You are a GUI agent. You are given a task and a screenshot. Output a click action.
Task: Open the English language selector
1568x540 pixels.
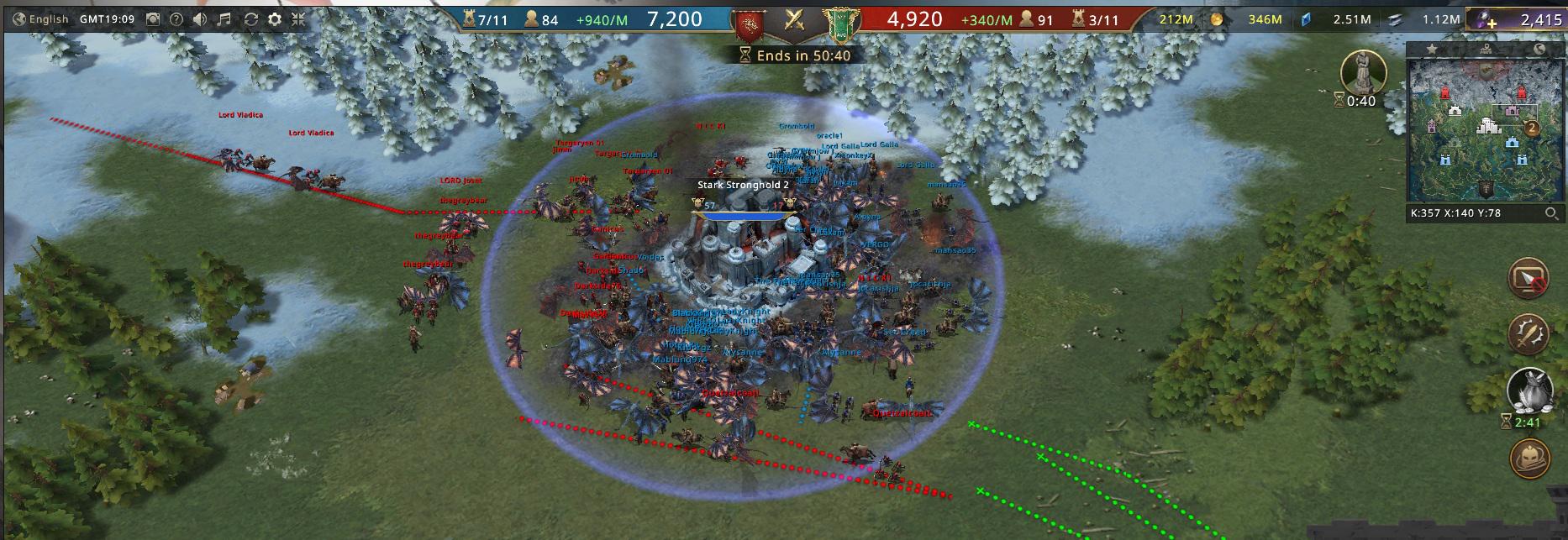point(40,18)
